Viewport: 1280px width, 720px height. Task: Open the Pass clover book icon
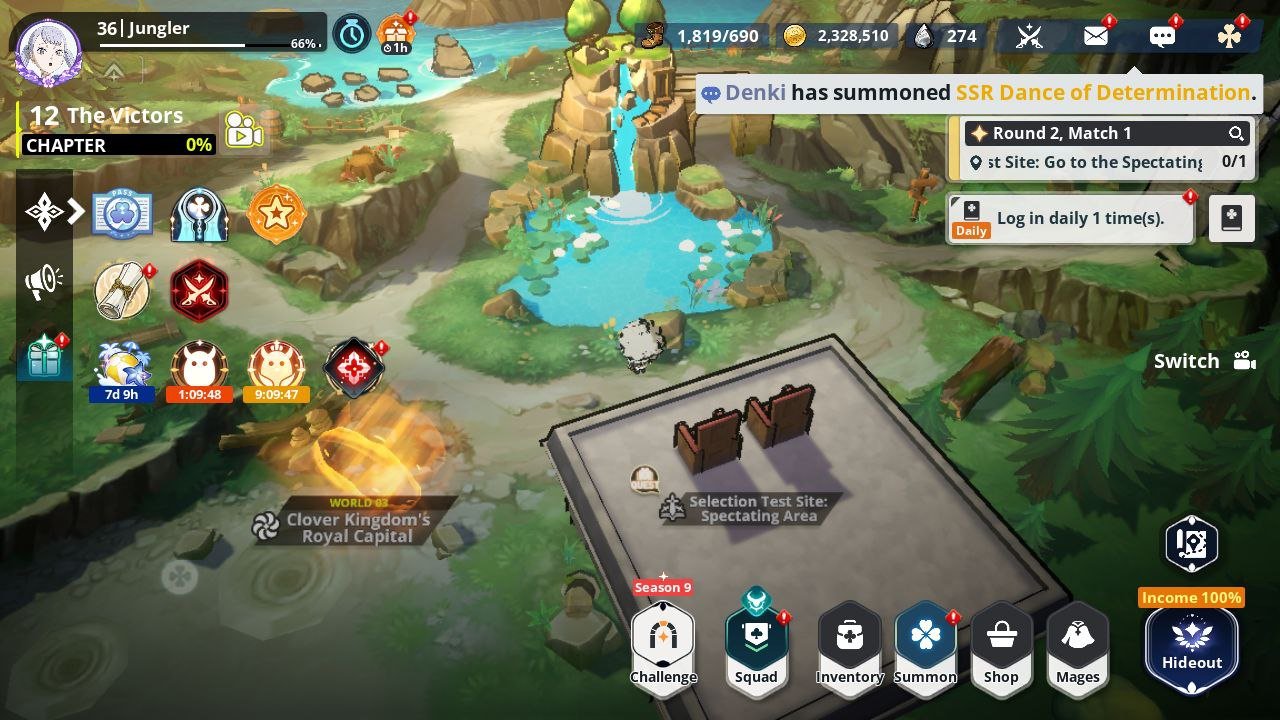122,214
